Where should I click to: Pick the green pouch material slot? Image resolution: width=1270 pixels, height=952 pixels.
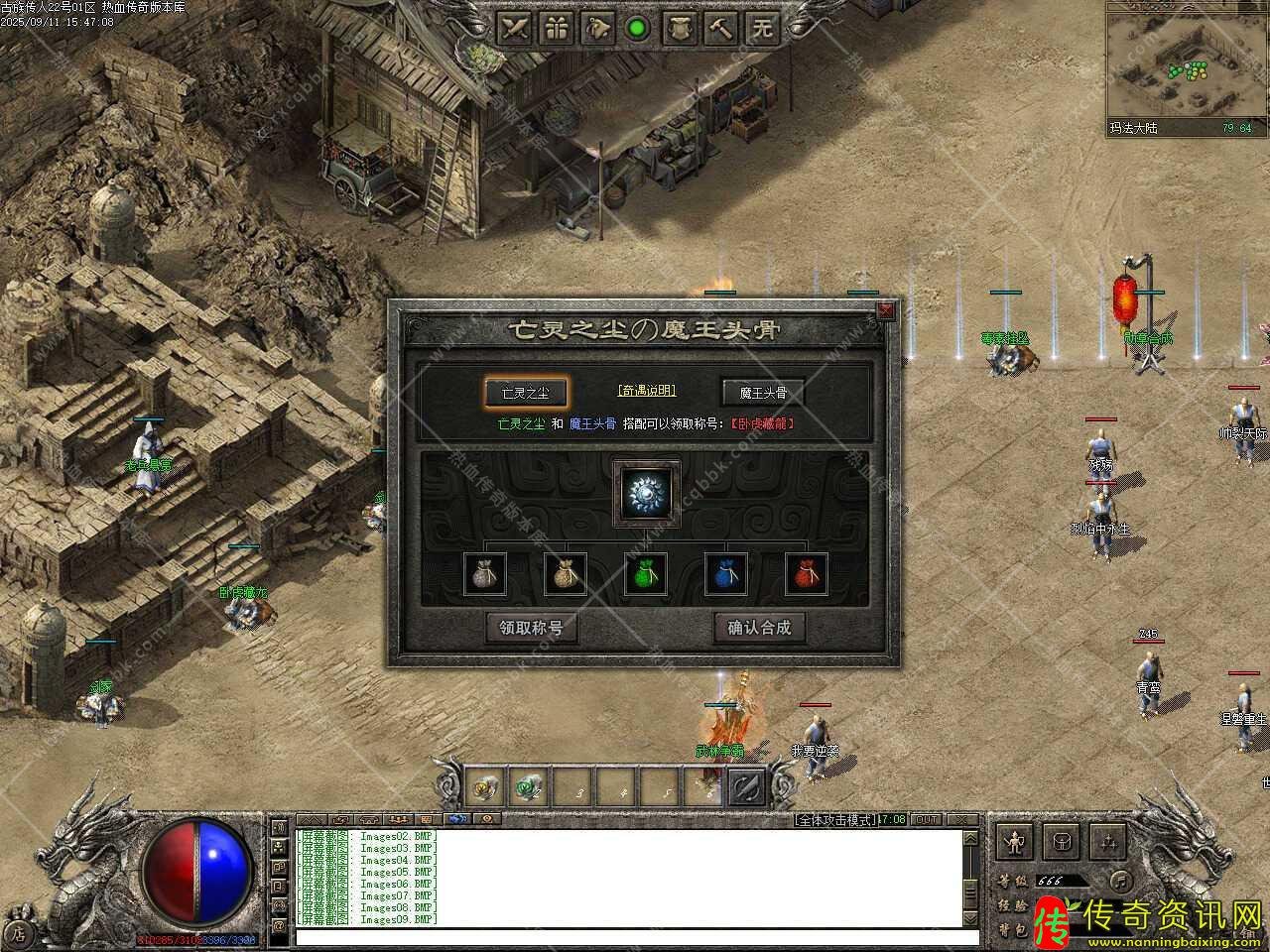point(646,574)
